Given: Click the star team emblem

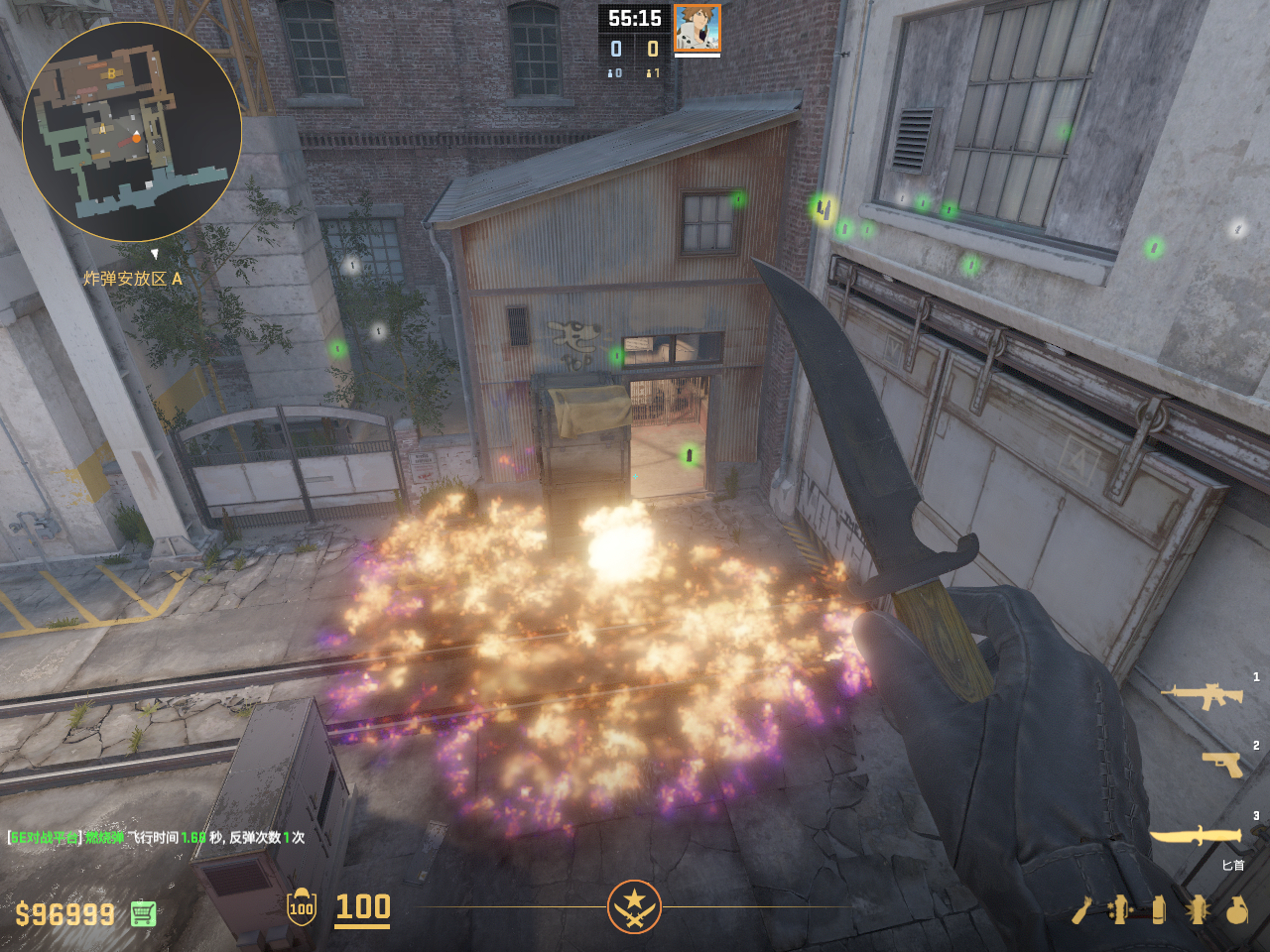Looking at the screenshot, I should click(634, 906).
